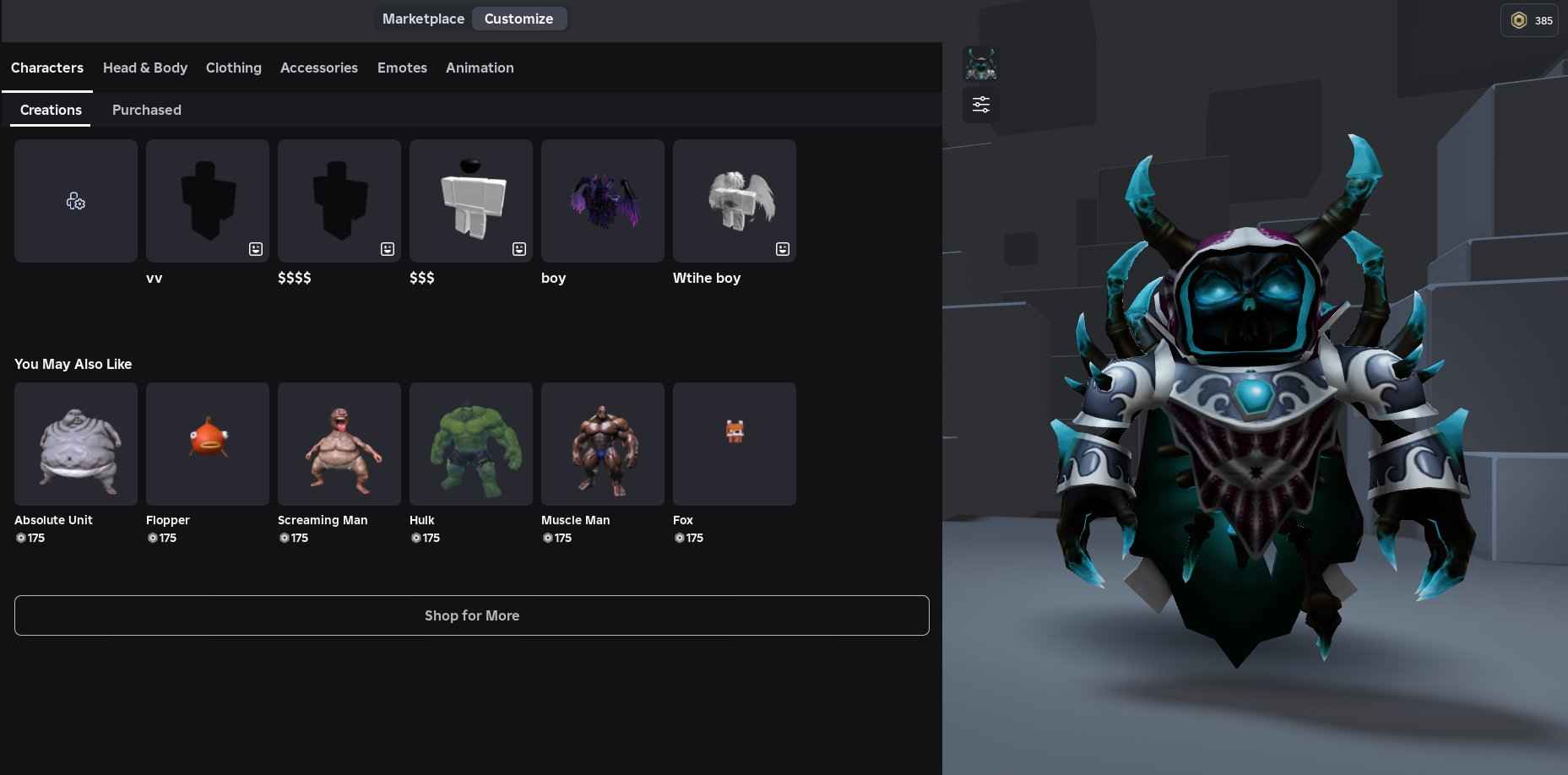Click the download icon on the Wtihe boy card

click(782, 249)
